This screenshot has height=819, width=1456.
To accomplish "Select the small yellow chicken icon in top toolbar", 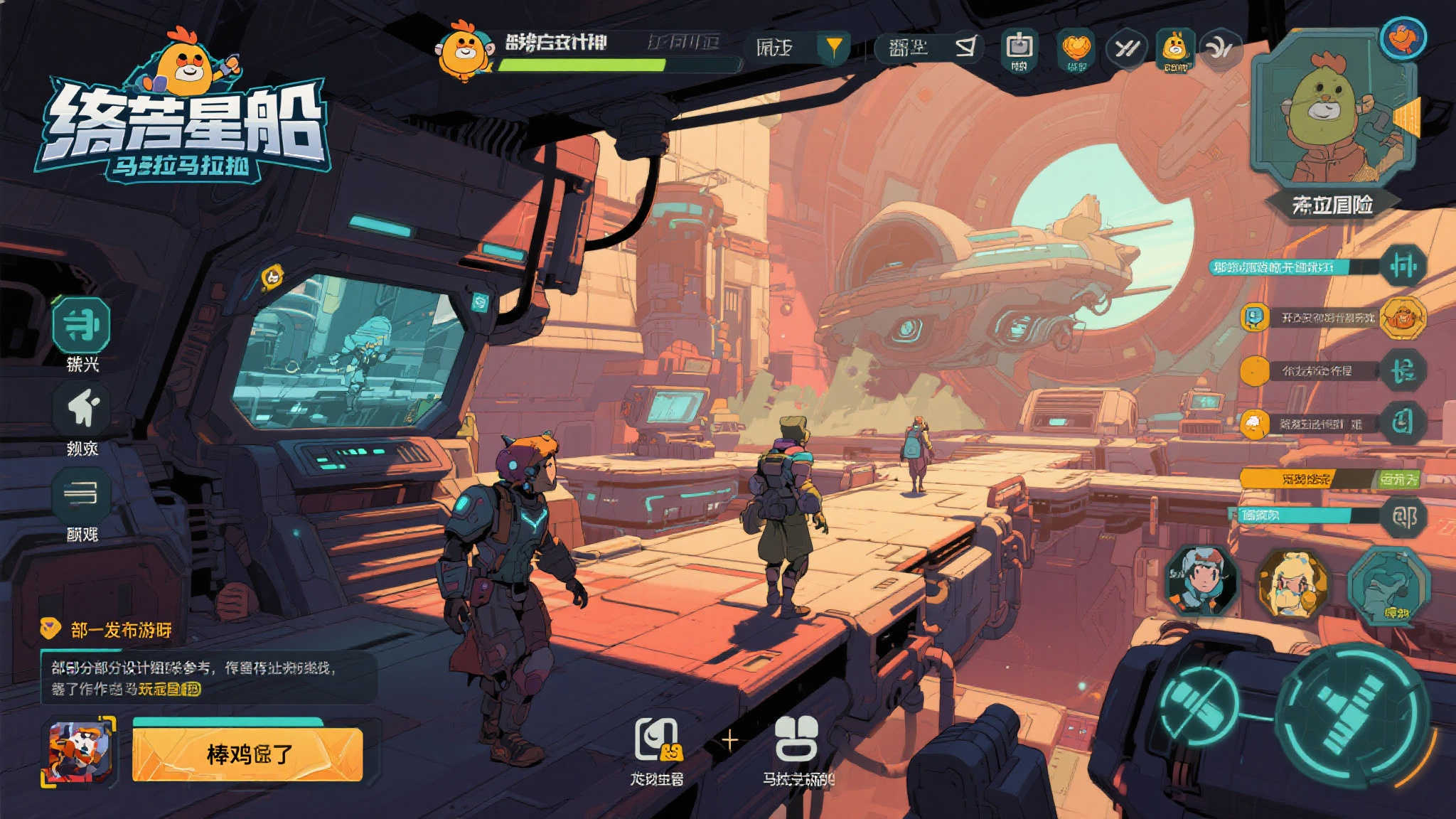I will (x=1174, y=48).
